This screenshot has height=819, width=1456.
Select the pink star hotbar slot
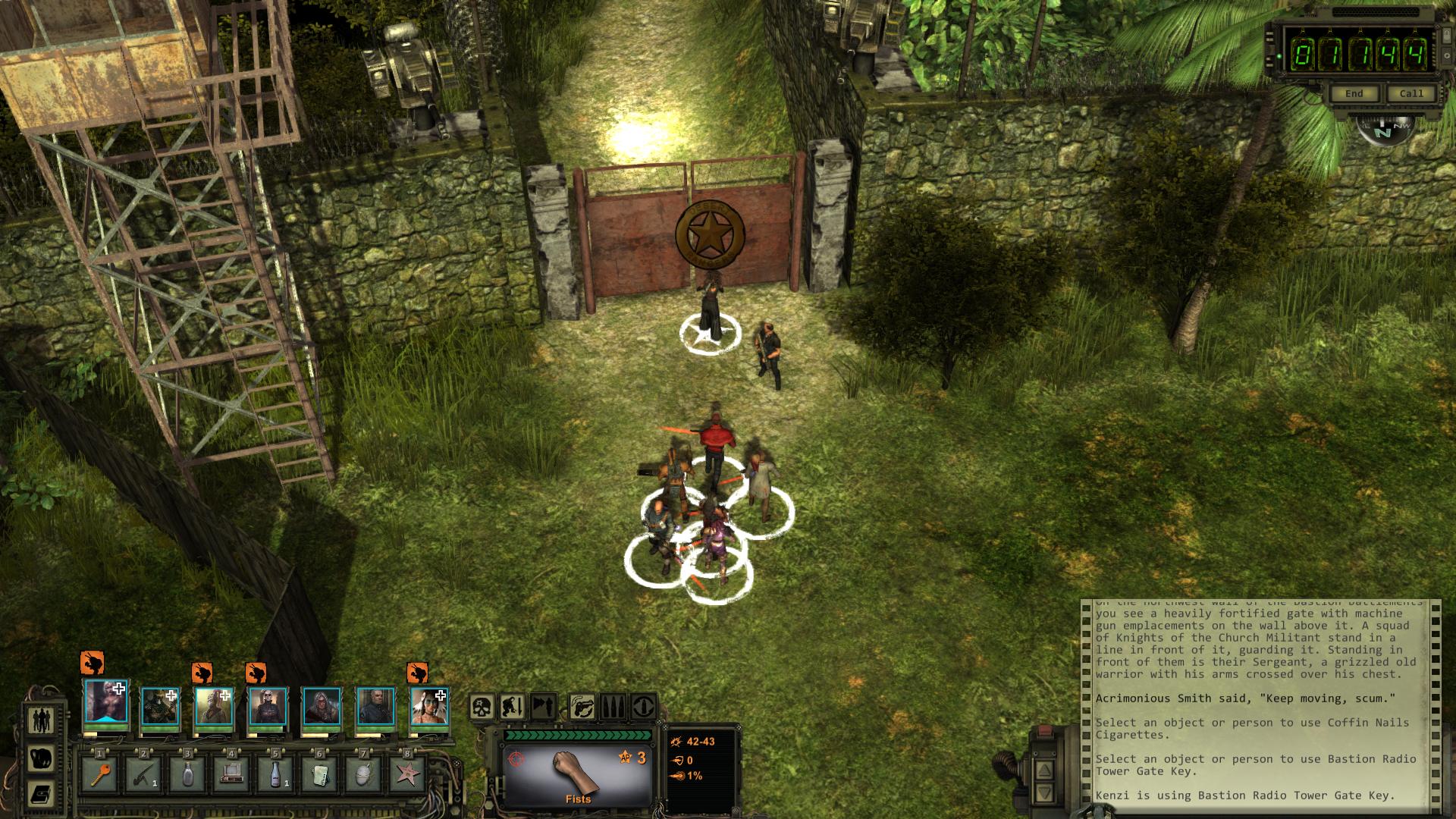[x=408, y=775]
